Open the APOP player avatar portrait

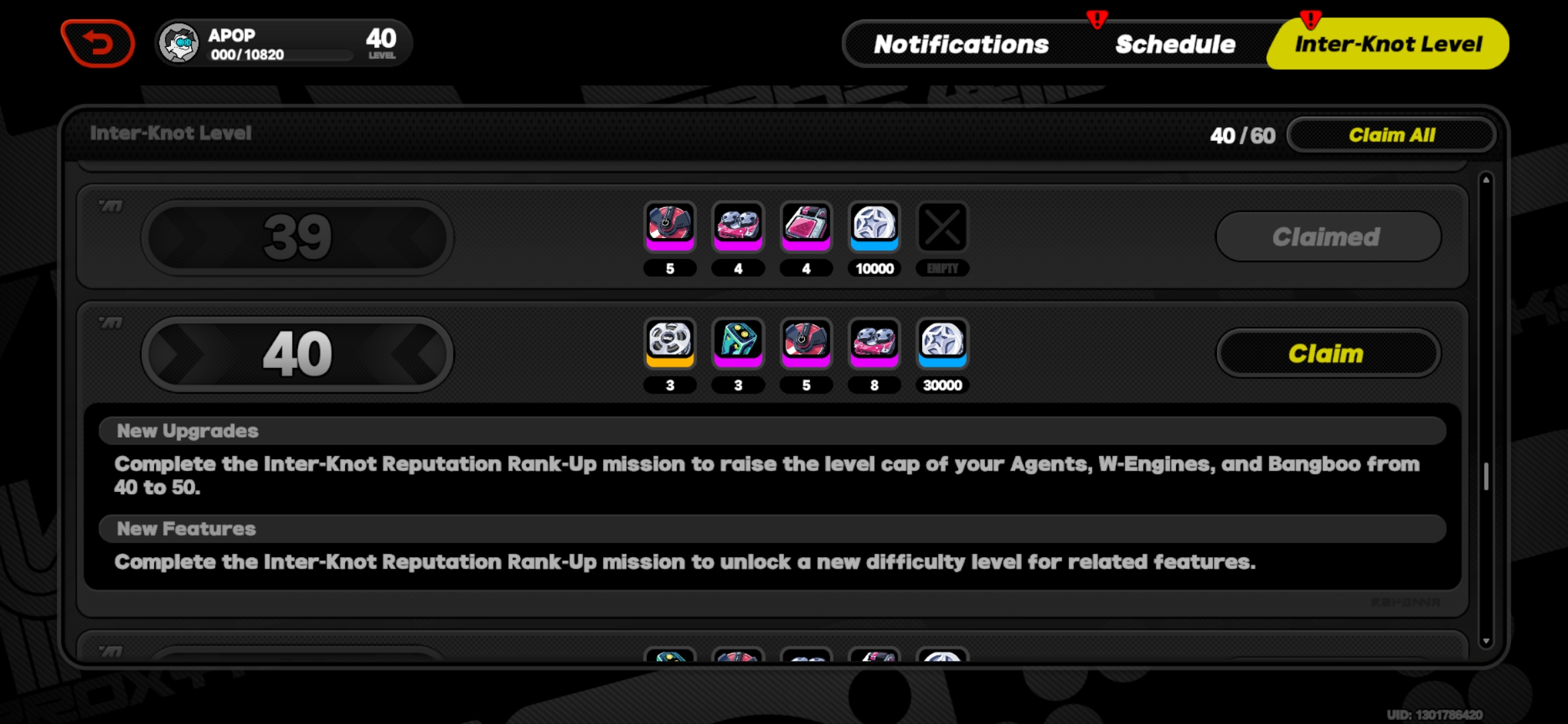pos(178,42)
